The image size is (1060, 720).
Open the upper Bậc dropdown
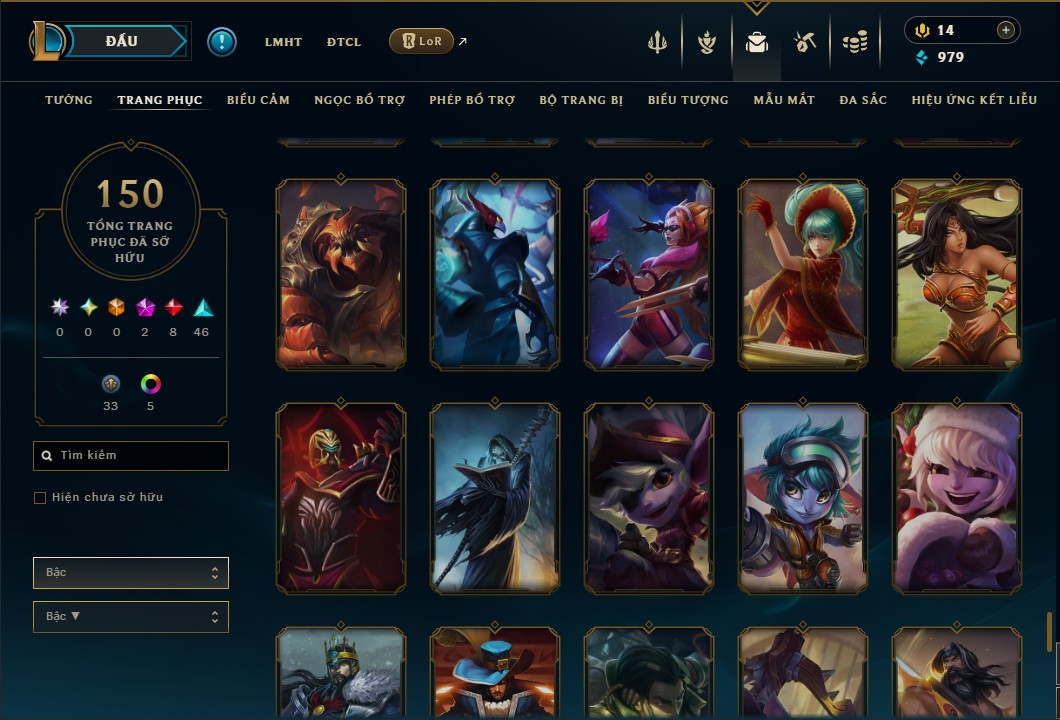tap(131, 573)
